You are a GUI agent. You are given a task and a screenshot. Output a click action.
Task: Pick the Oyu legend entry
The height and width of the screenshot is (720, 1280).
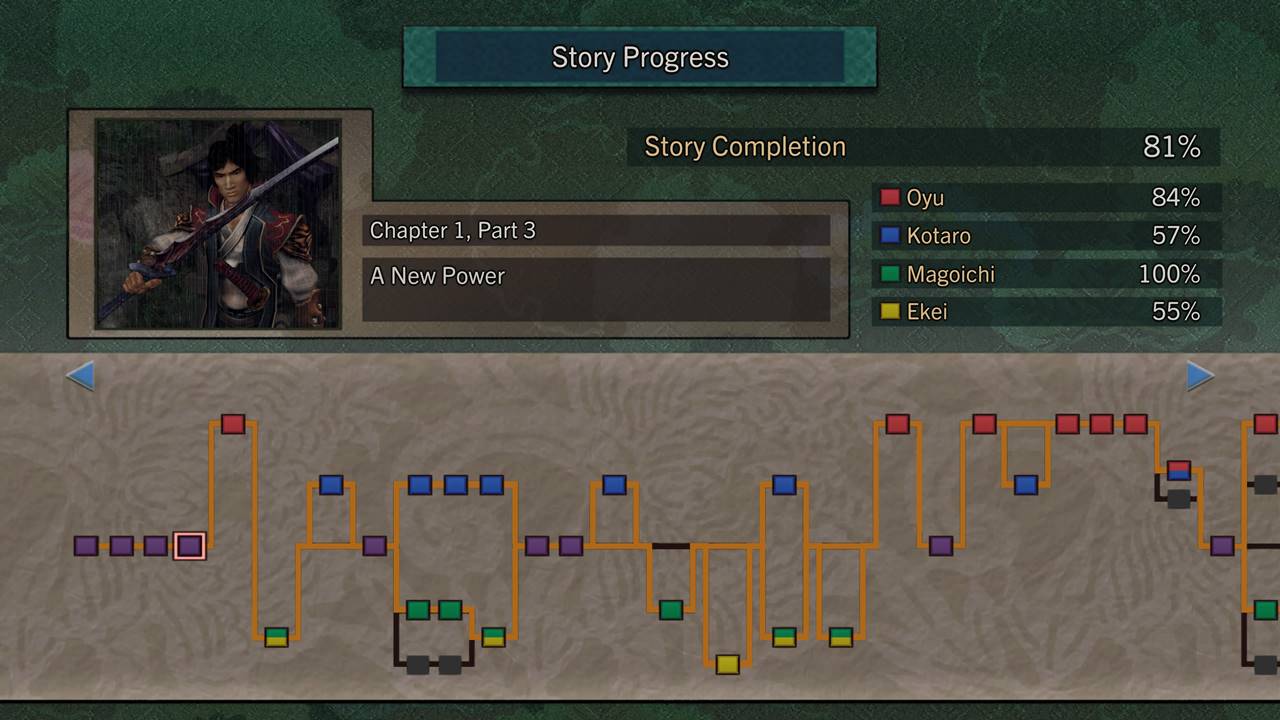click(1047, 198)
